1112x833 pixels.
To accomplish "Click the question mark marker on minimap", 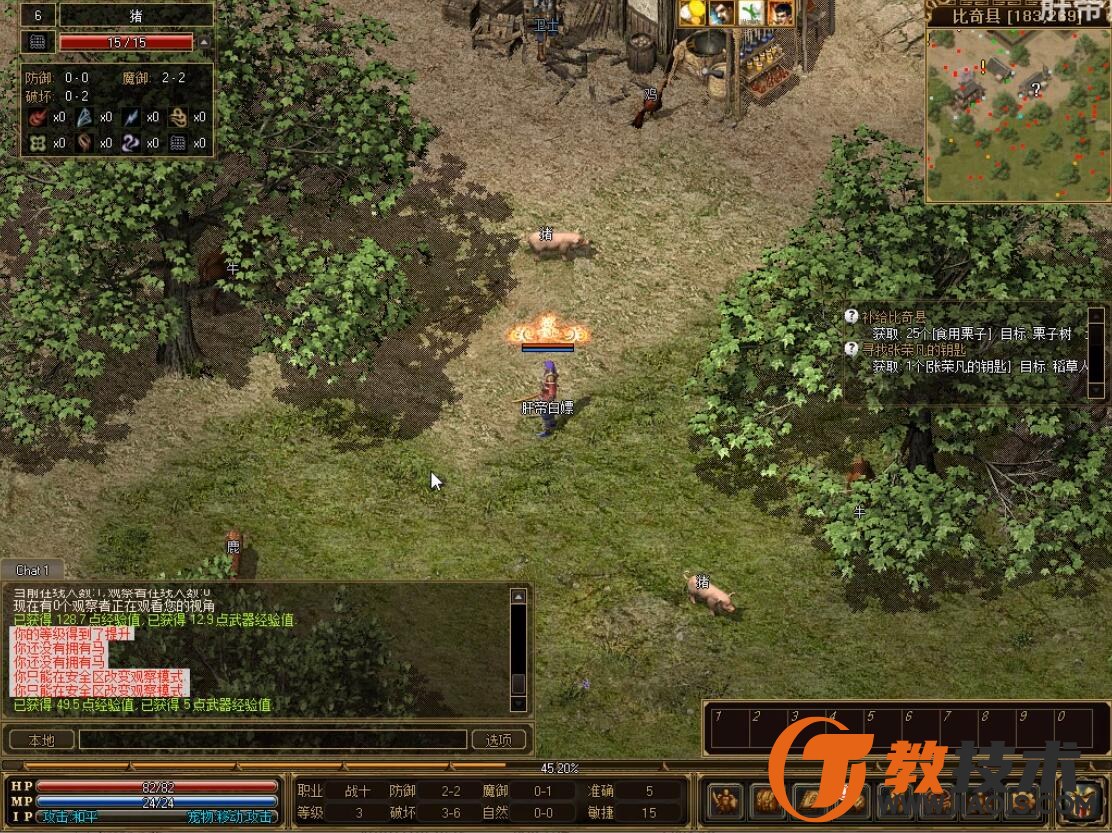I will click(x=1036, y=88).
